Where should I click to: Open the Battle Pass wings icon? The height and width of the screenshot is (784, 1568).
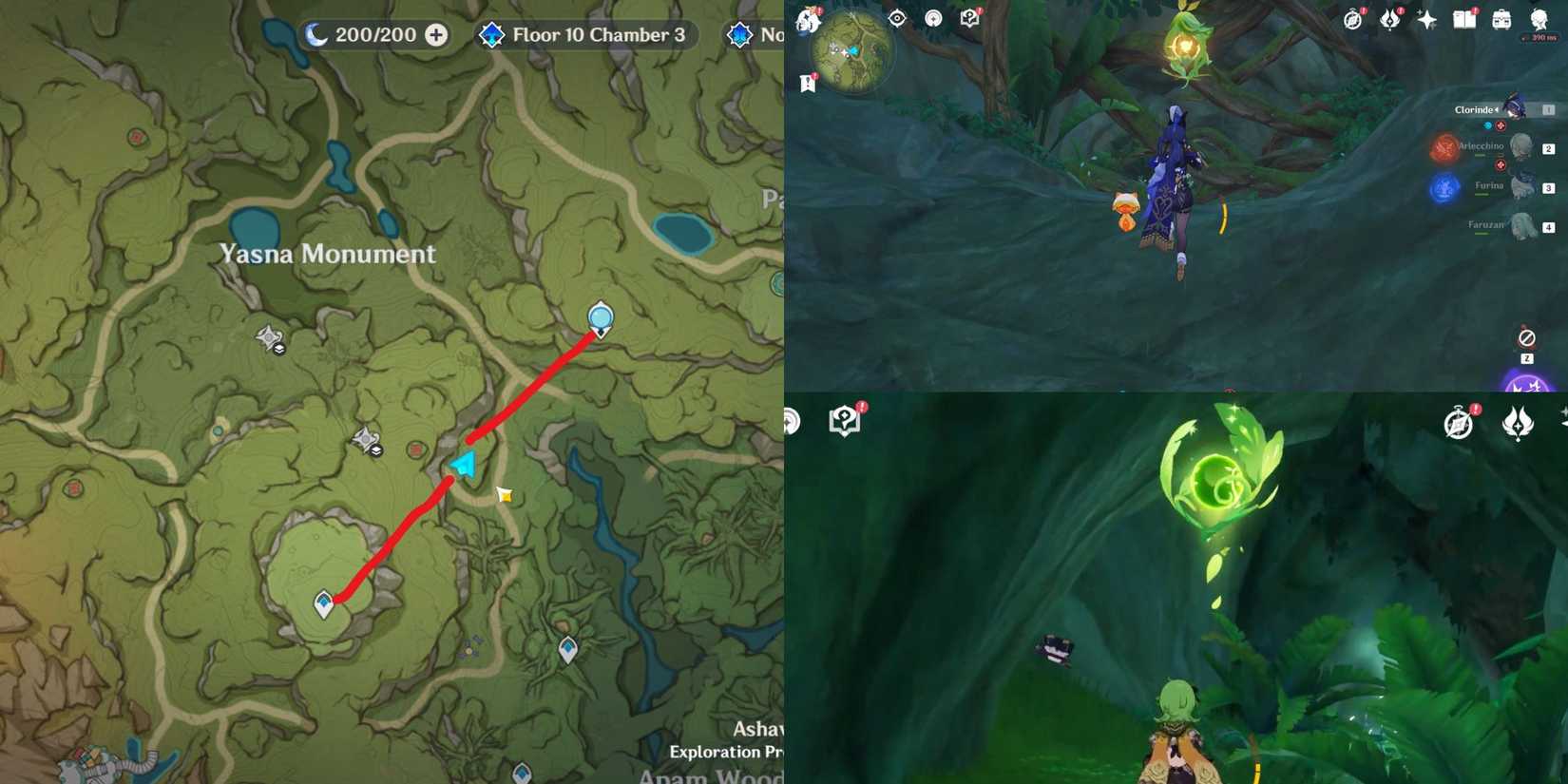[x=1388, y=19]
